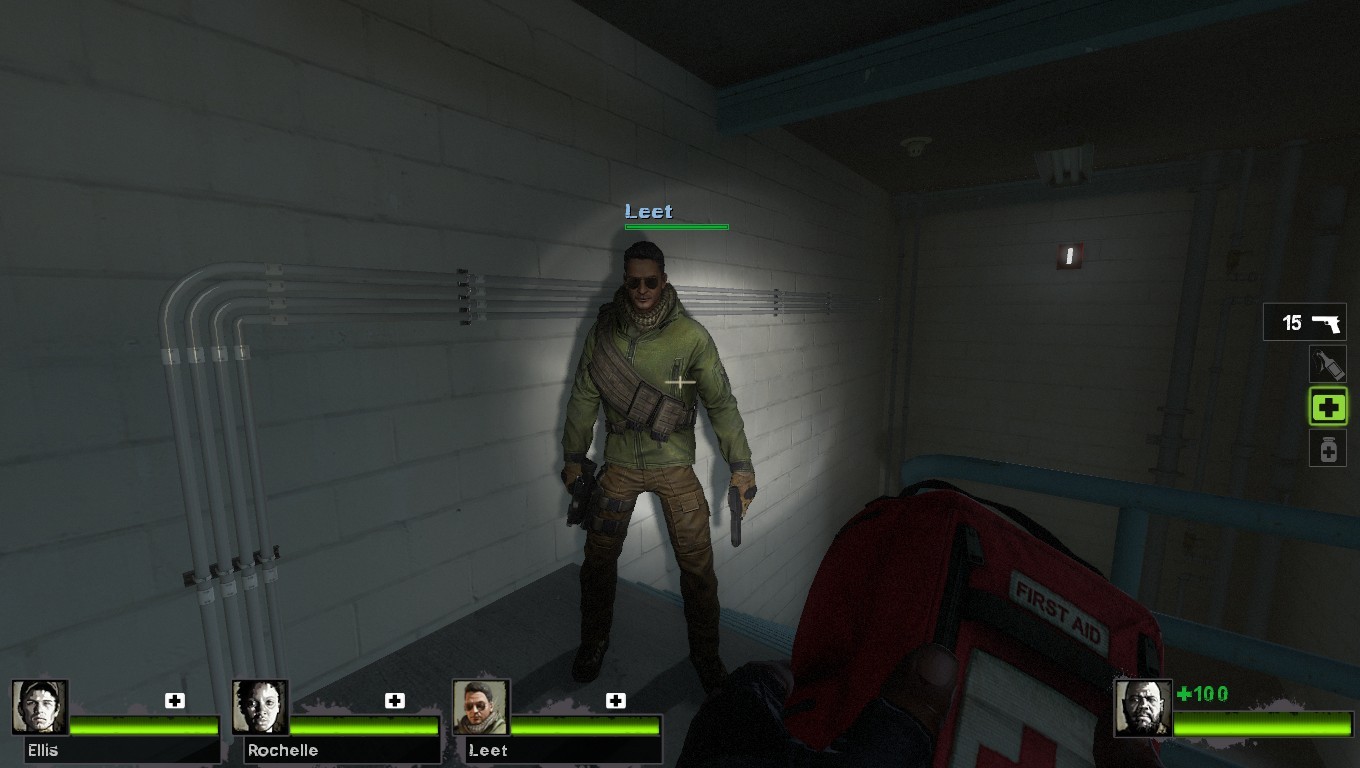Click Leet's portrait in the teammate panel
The image size is (1360, 768).
(479, 705)
